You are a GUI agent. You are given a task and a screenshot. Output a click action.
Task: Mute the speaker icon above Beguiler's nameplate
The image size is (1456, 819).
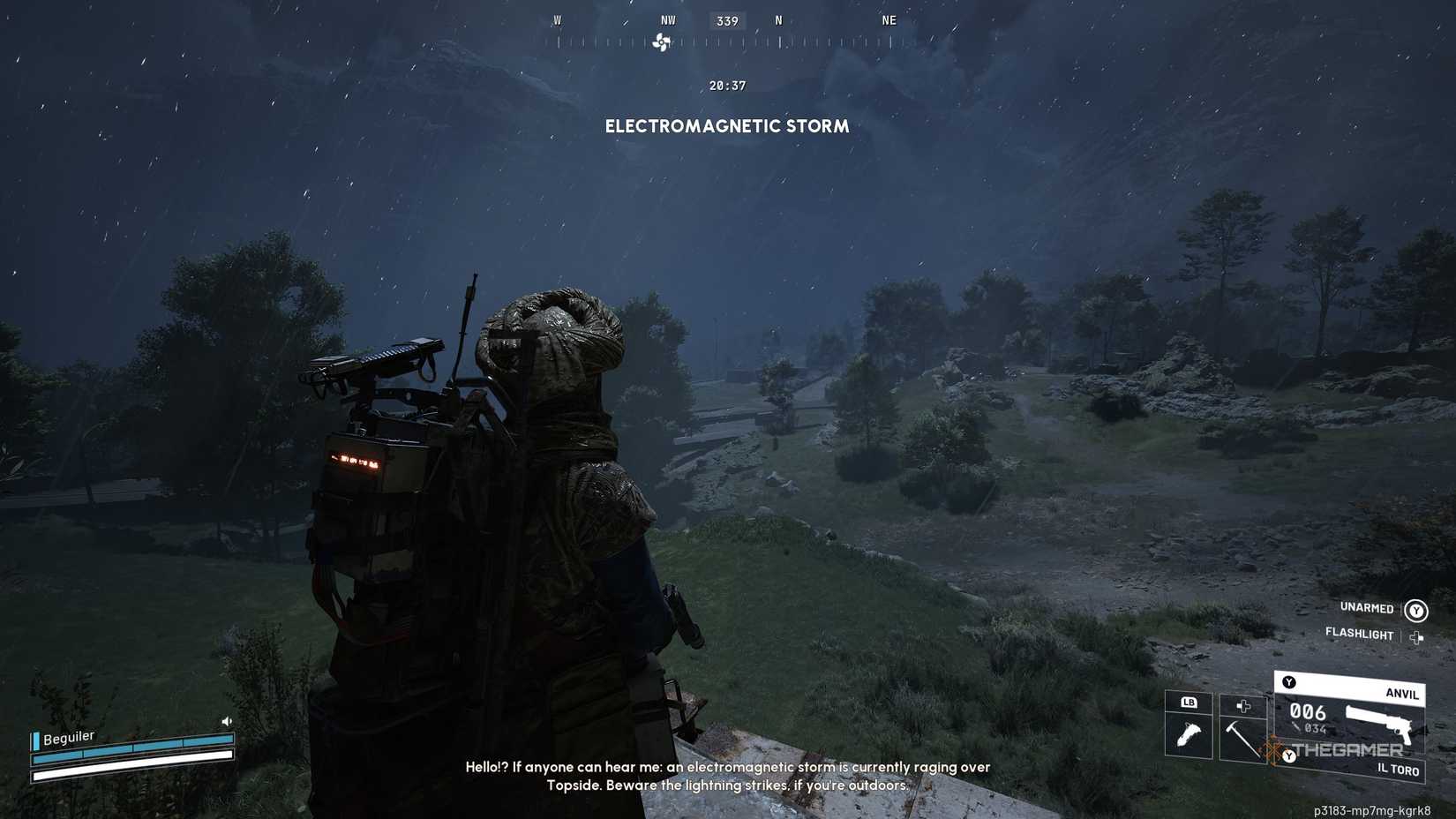click(227, 721)
